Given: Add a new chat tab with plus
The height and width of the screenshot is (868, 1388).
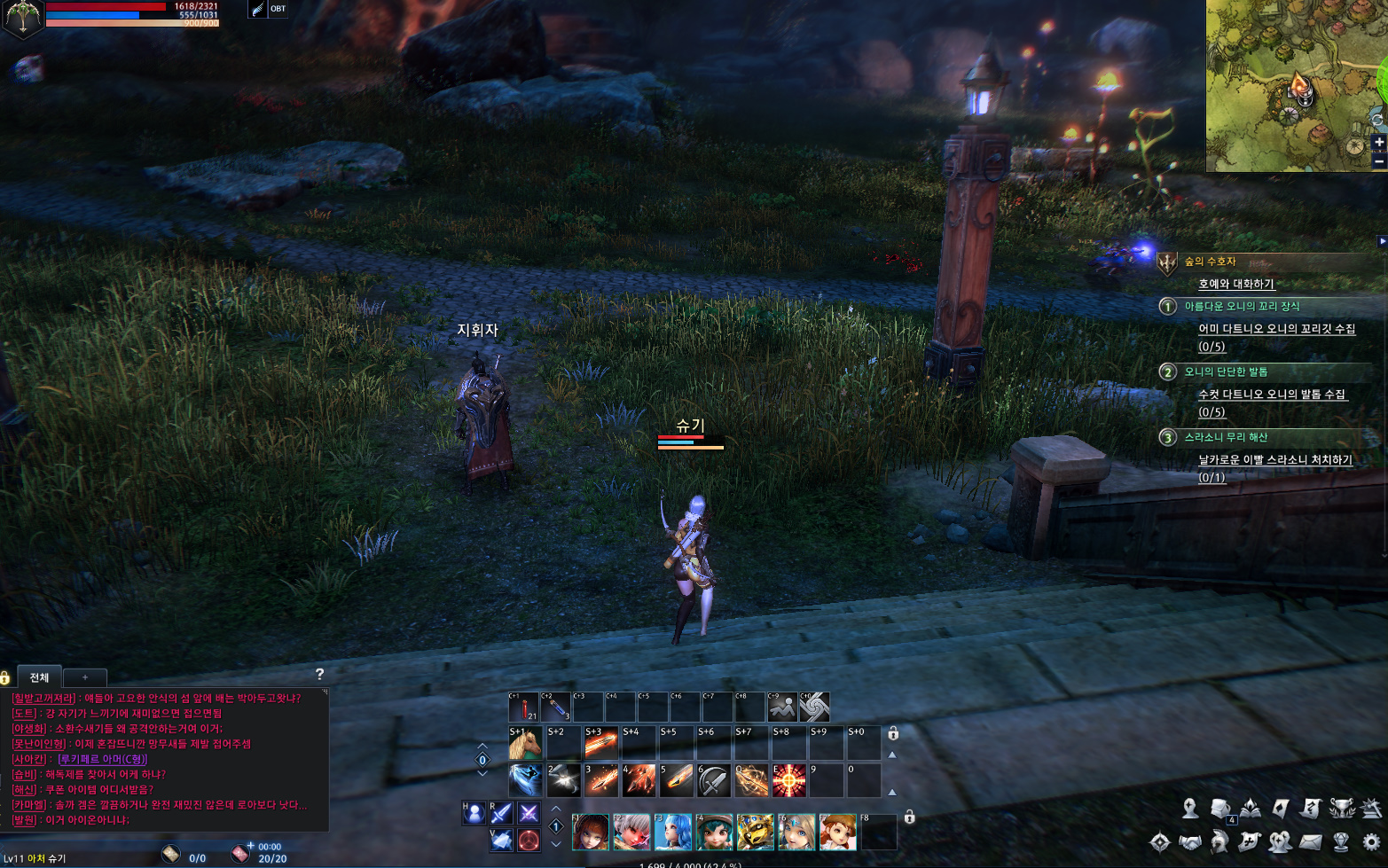Looking at the screenshot, I should tap(85, 677).
